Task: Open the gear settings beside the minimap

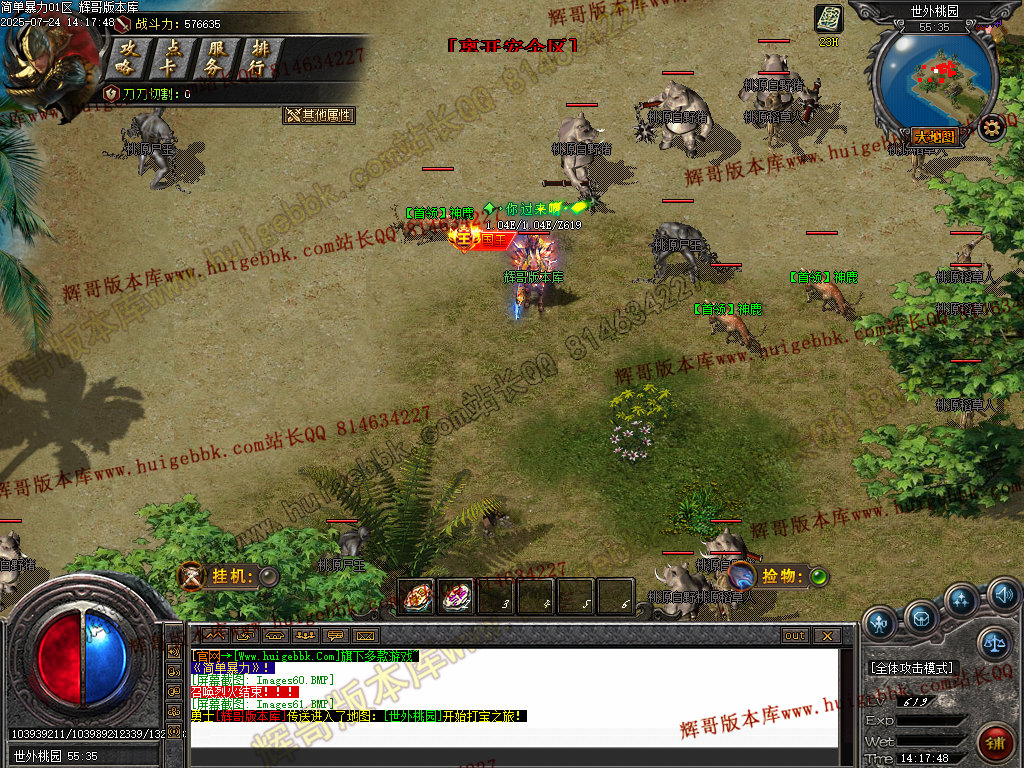Action: (991, 127)
